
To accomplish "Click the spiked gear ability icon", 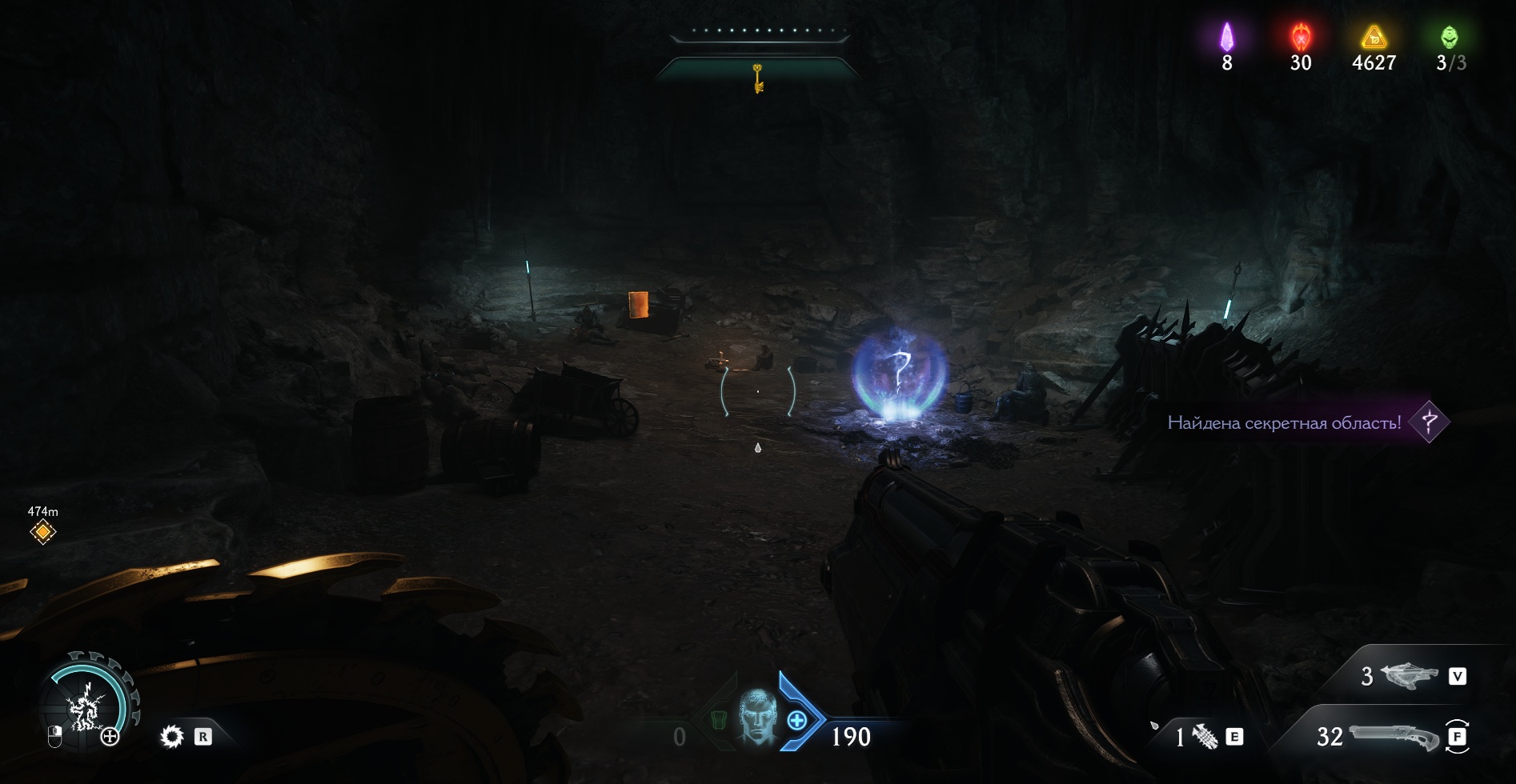I will click(x=172, y=737).
